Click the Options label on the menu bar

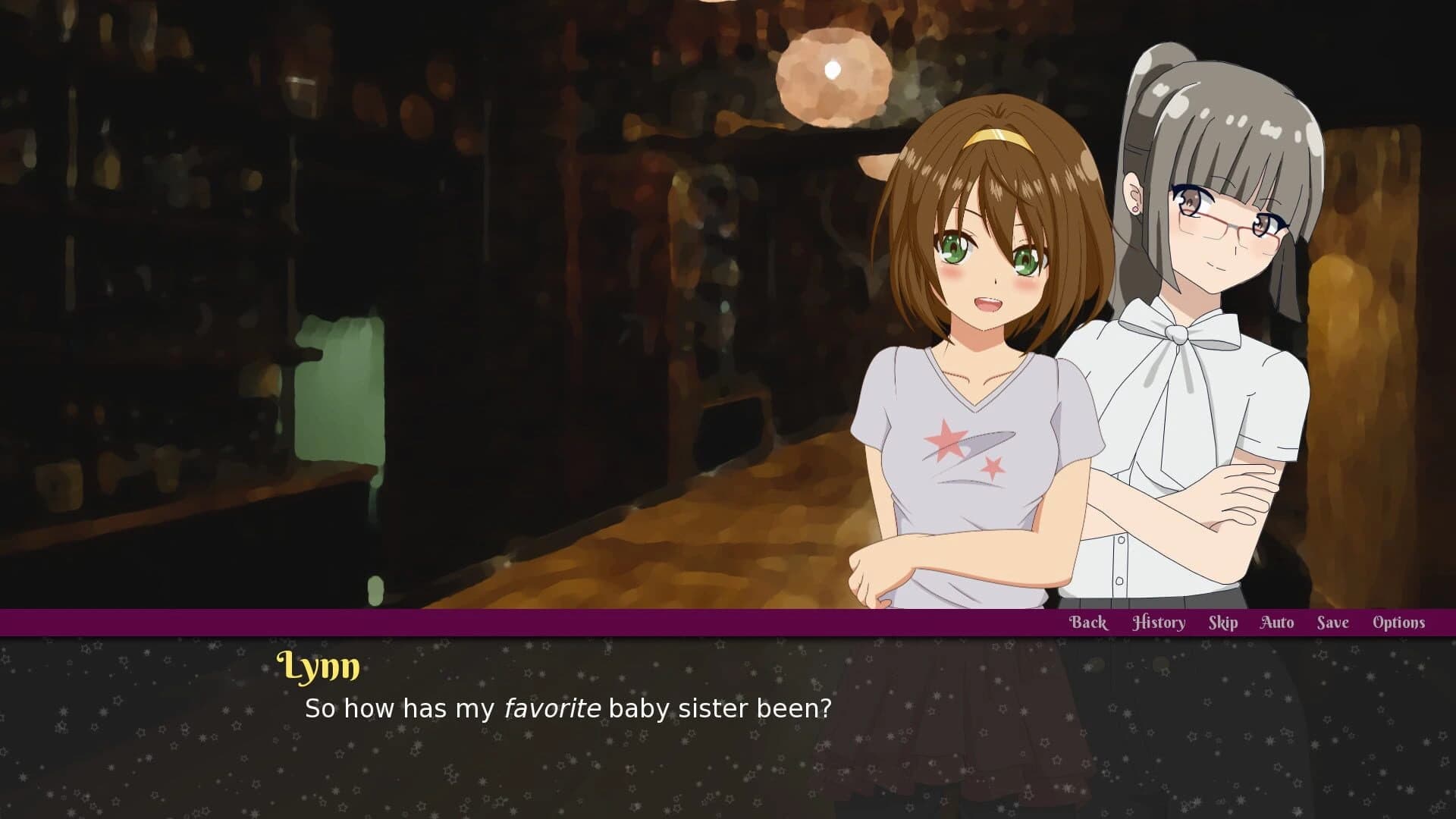1398,622
